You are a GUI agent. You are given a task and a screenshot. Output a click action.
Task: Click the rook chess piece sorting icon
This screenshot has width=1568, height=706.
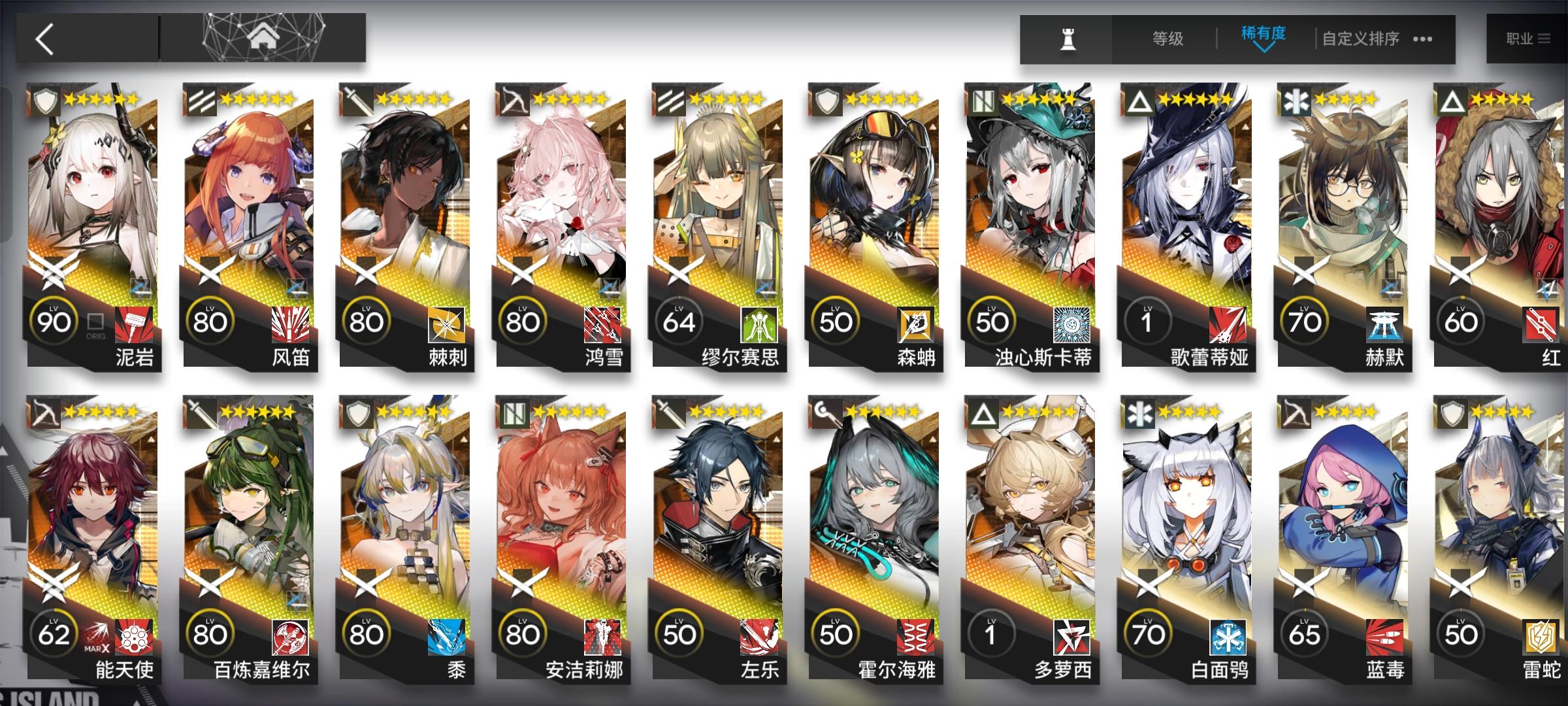pos(1069,39)
